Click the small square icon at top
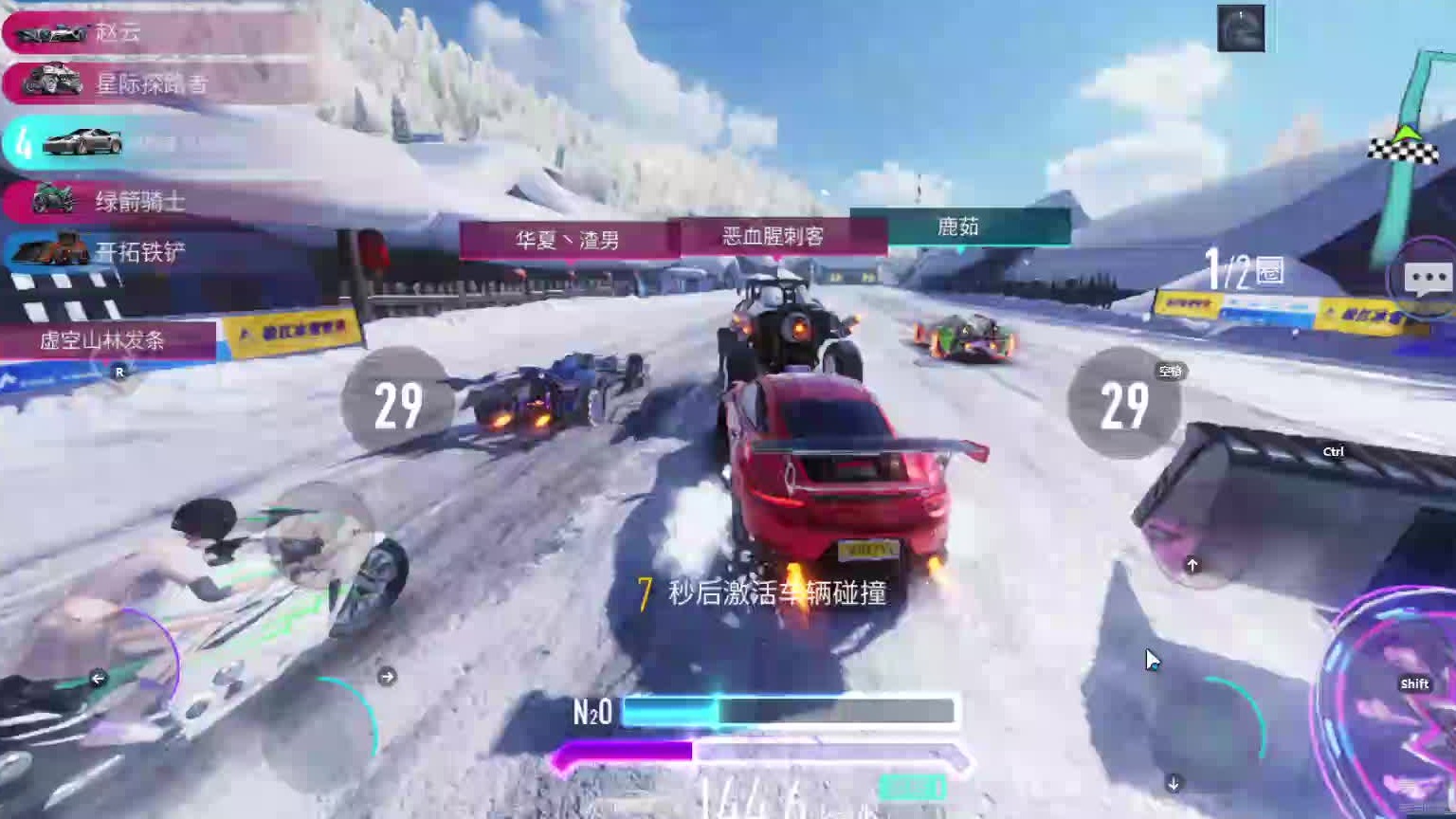The height and width of the screenshot is (819, 1456). coord(1241,28)
